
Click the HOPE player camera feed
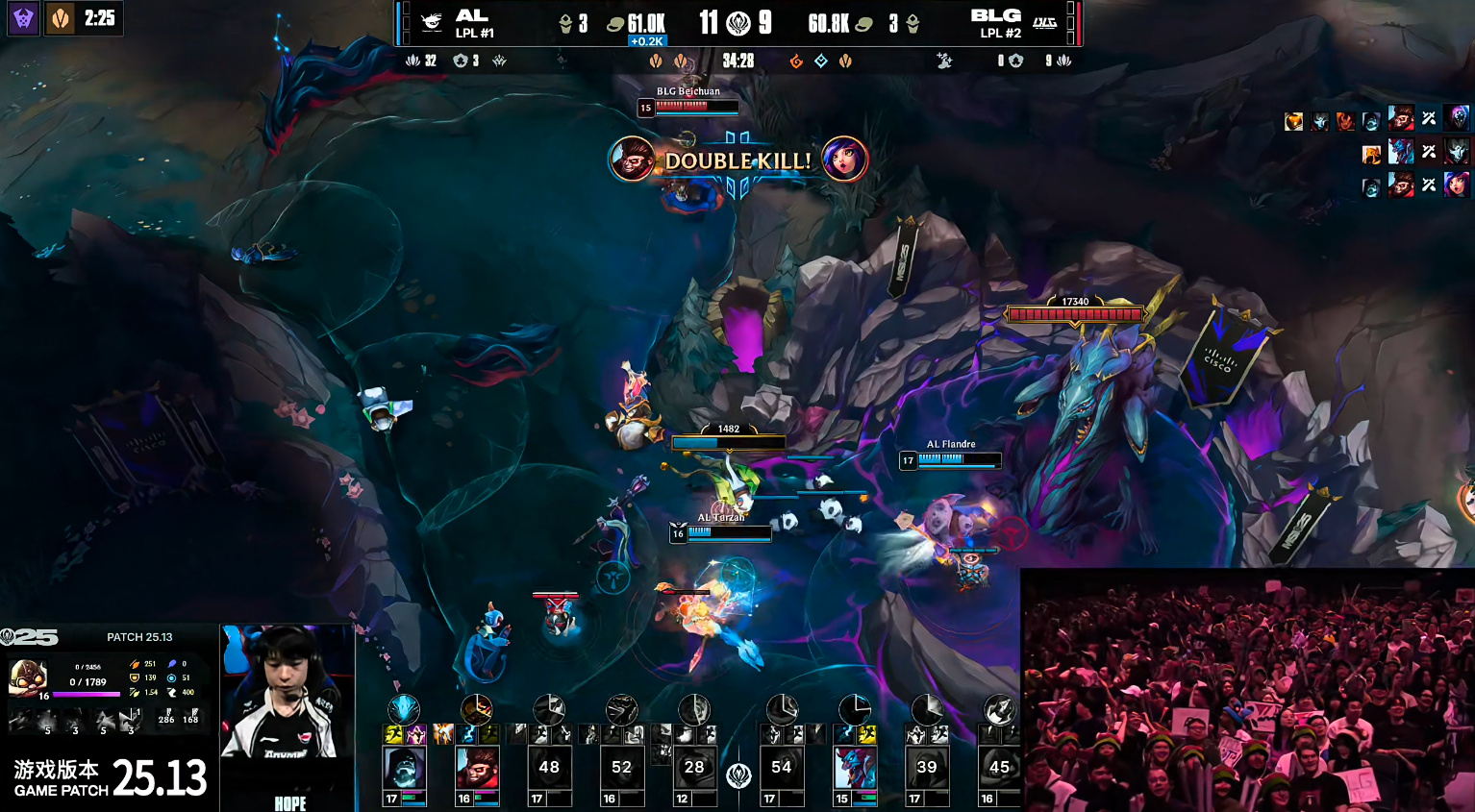coord(287,692)
